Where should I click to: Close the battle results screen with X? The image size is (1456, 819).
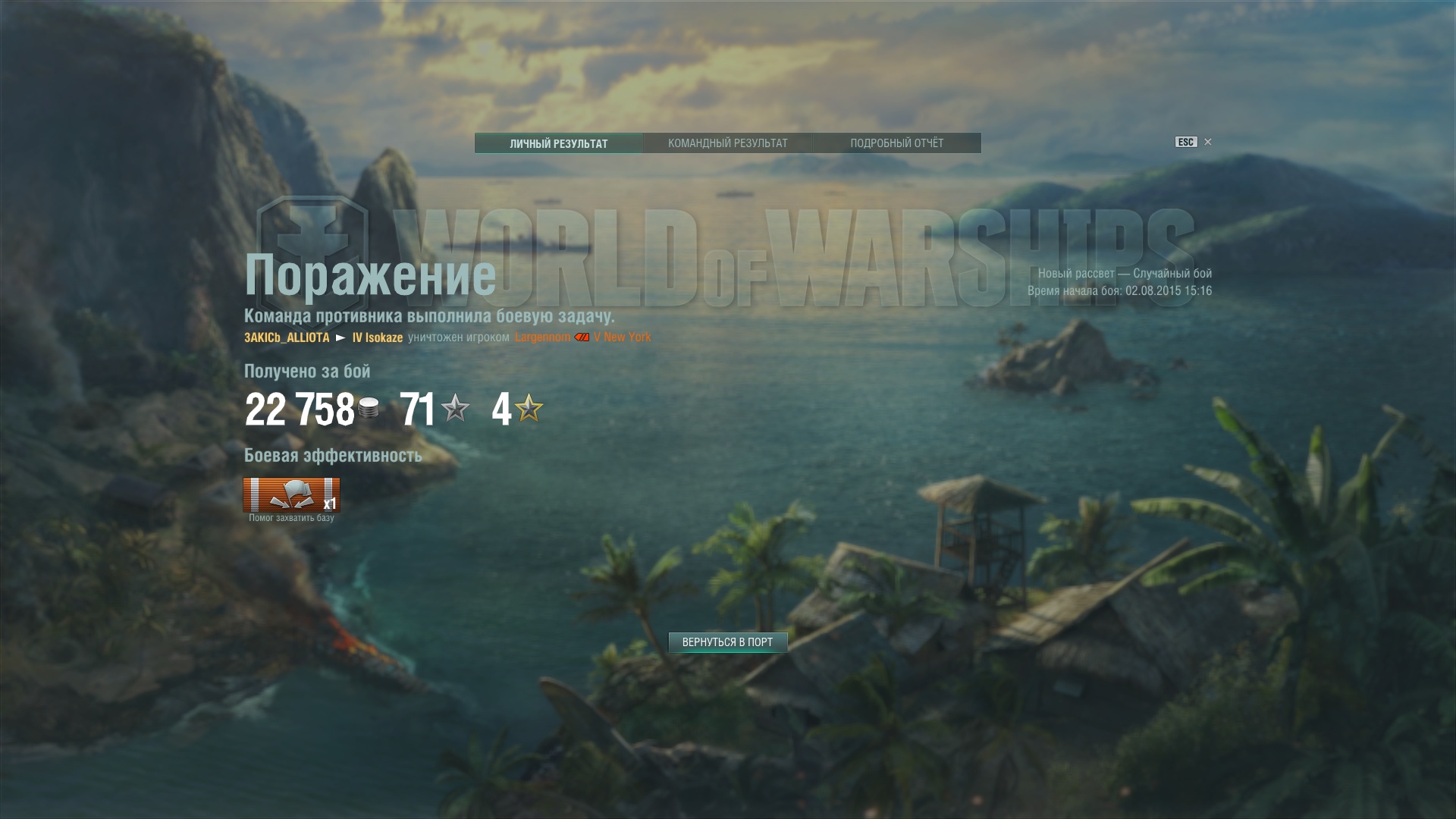click(1208, 142)
